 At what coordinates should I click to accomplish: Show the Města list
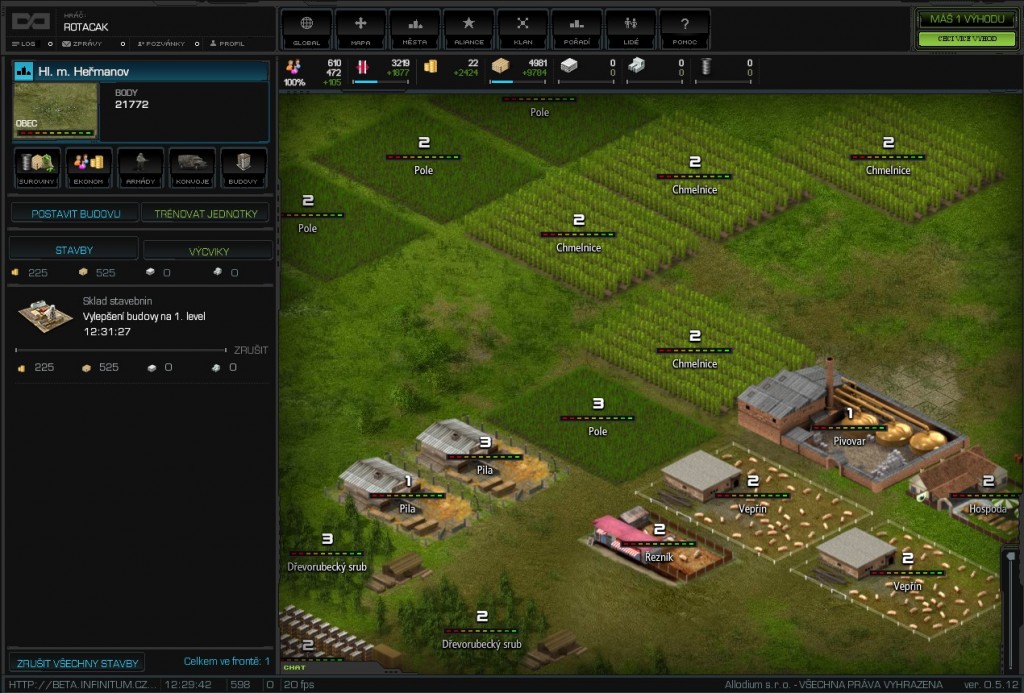(415, 29)
